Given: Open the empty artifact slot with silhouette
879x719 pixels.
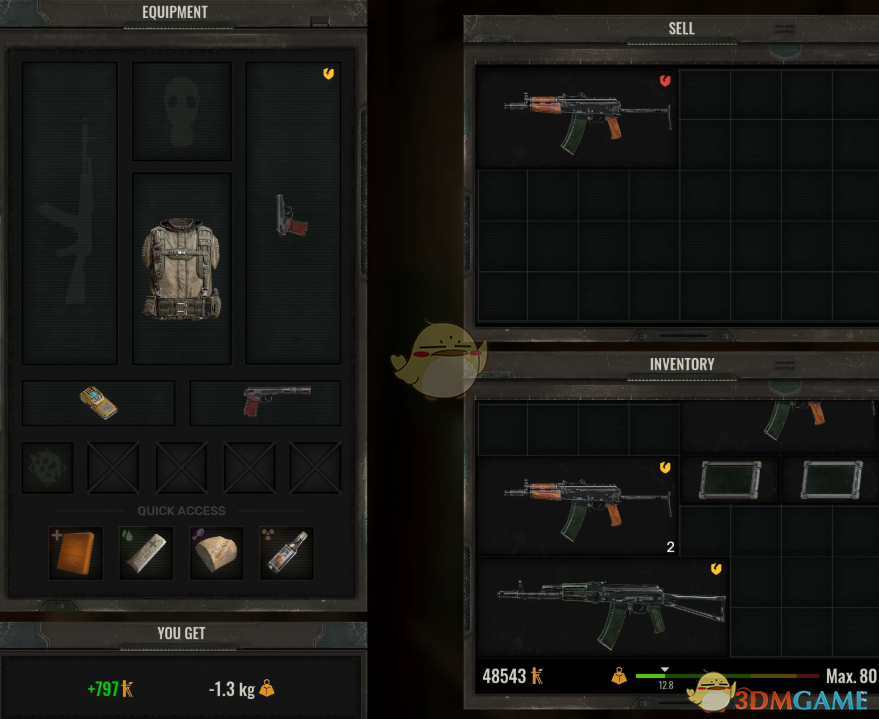Looking at the screenshot, I should click(x=47, y=468).
